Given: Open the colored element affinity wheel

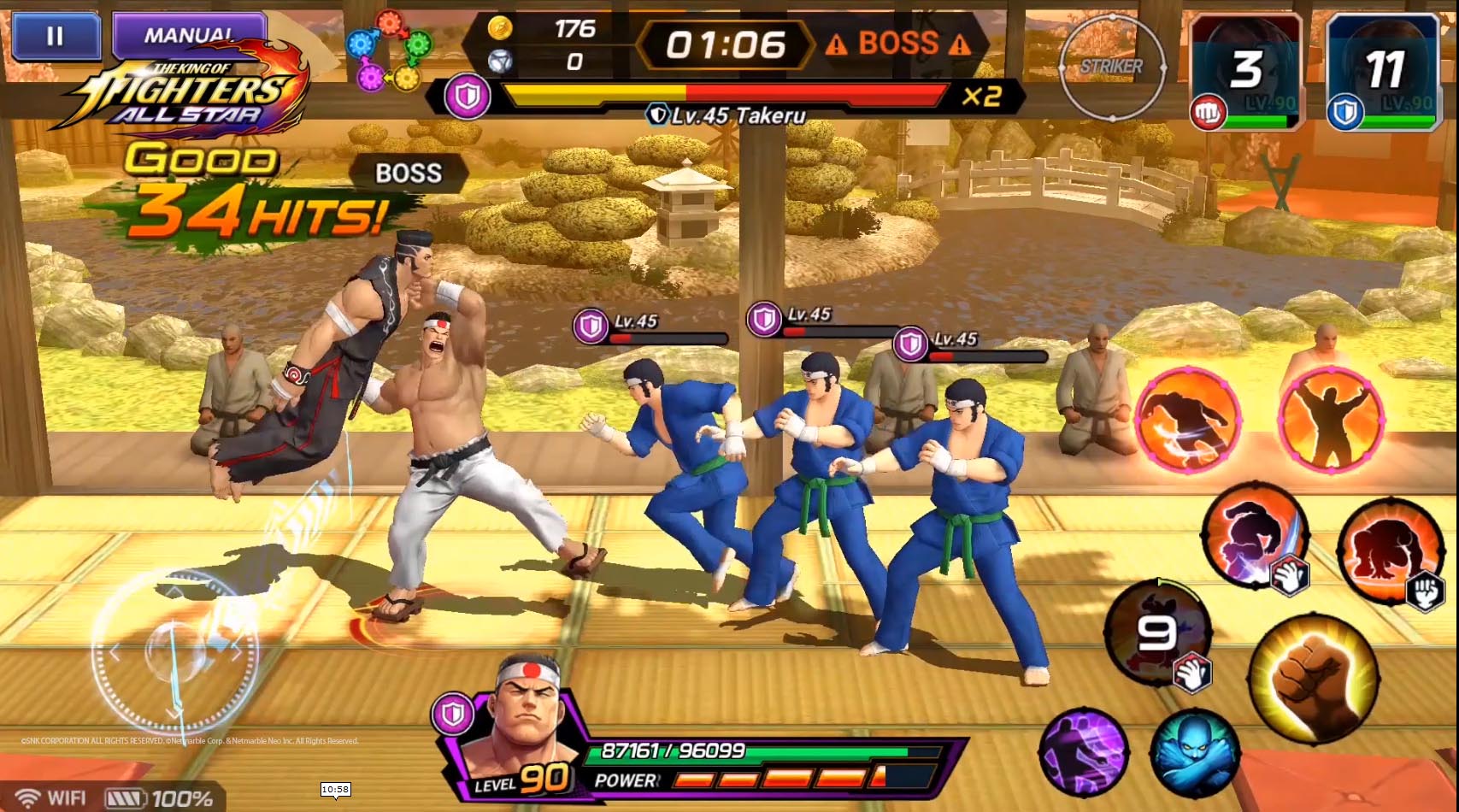Looking at the screenshot, I should [x=389, y=50].
